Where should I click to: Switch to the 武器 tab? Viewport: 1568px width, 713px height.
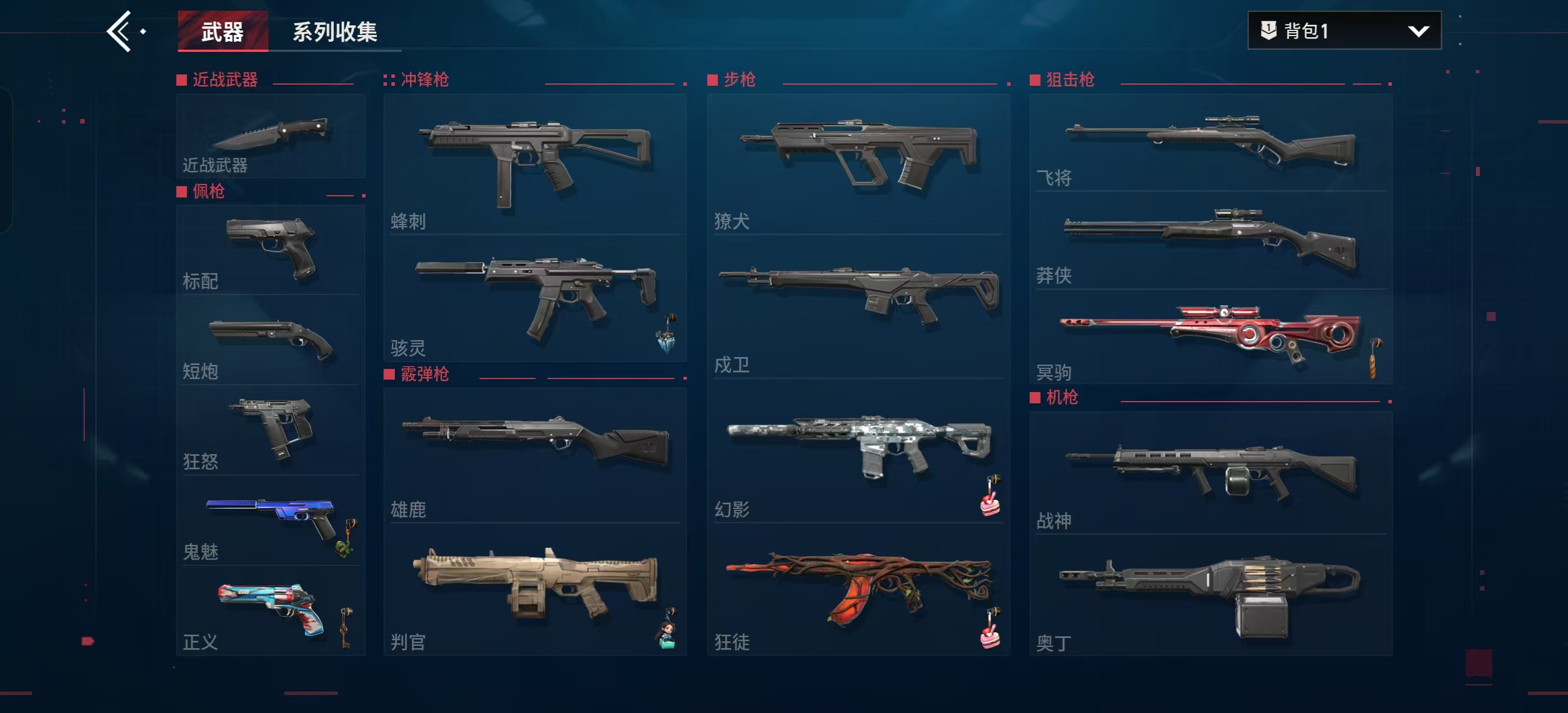(222, 31)
